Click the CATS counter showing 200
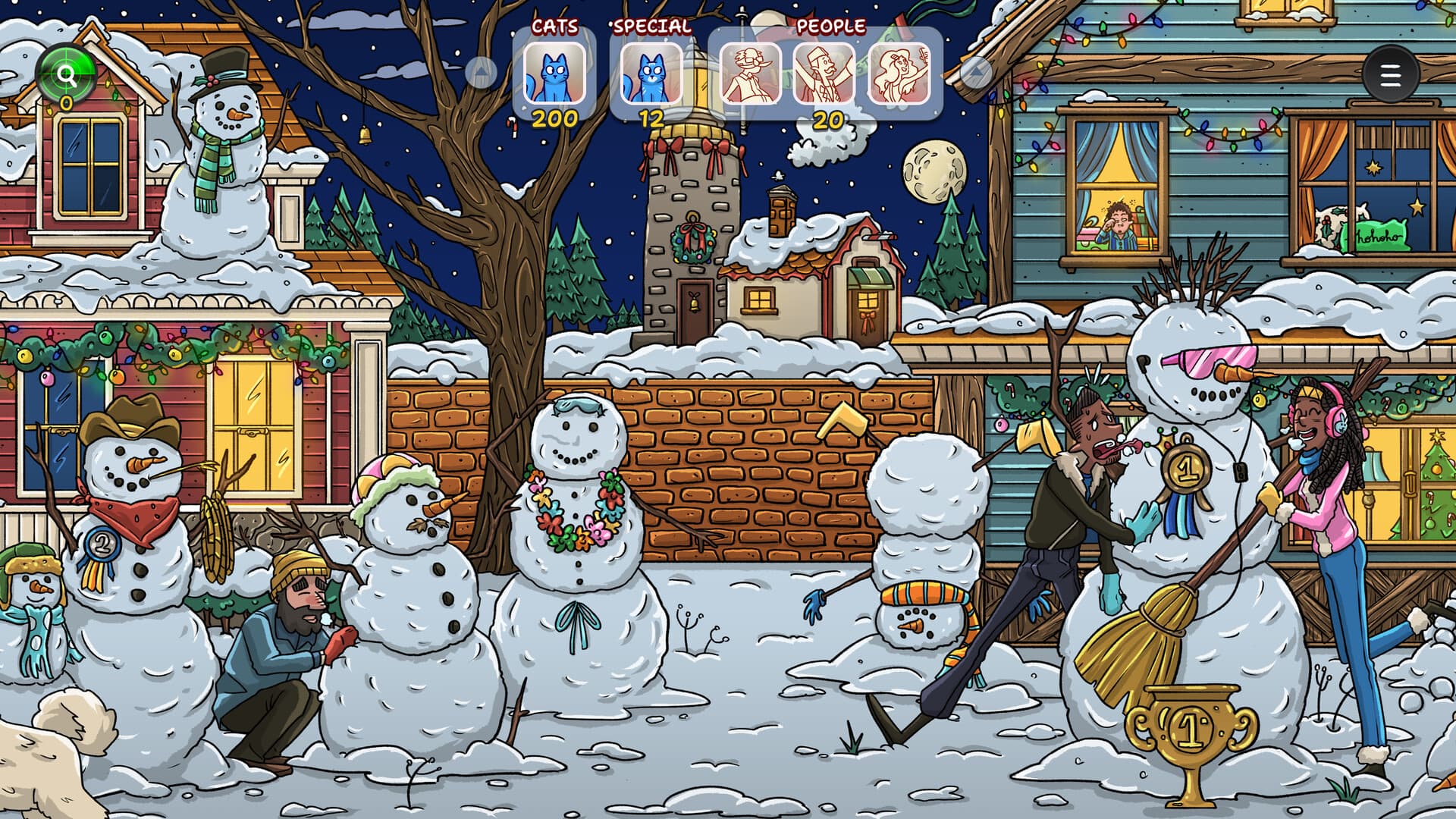Viewport: 1456px width, 819px height. tap(556, 118)
